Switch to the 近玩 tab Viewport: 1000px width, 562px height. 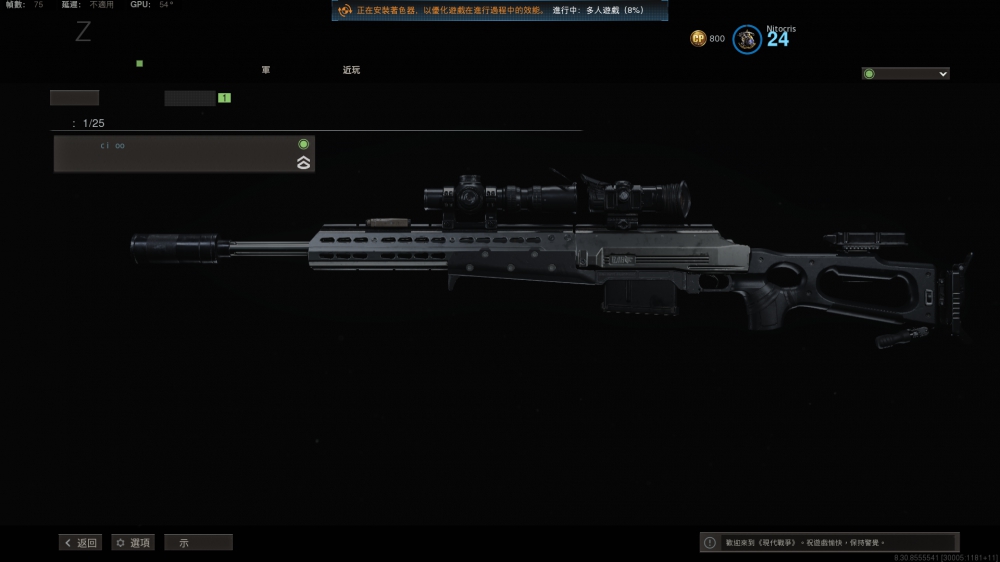[351, 70]
